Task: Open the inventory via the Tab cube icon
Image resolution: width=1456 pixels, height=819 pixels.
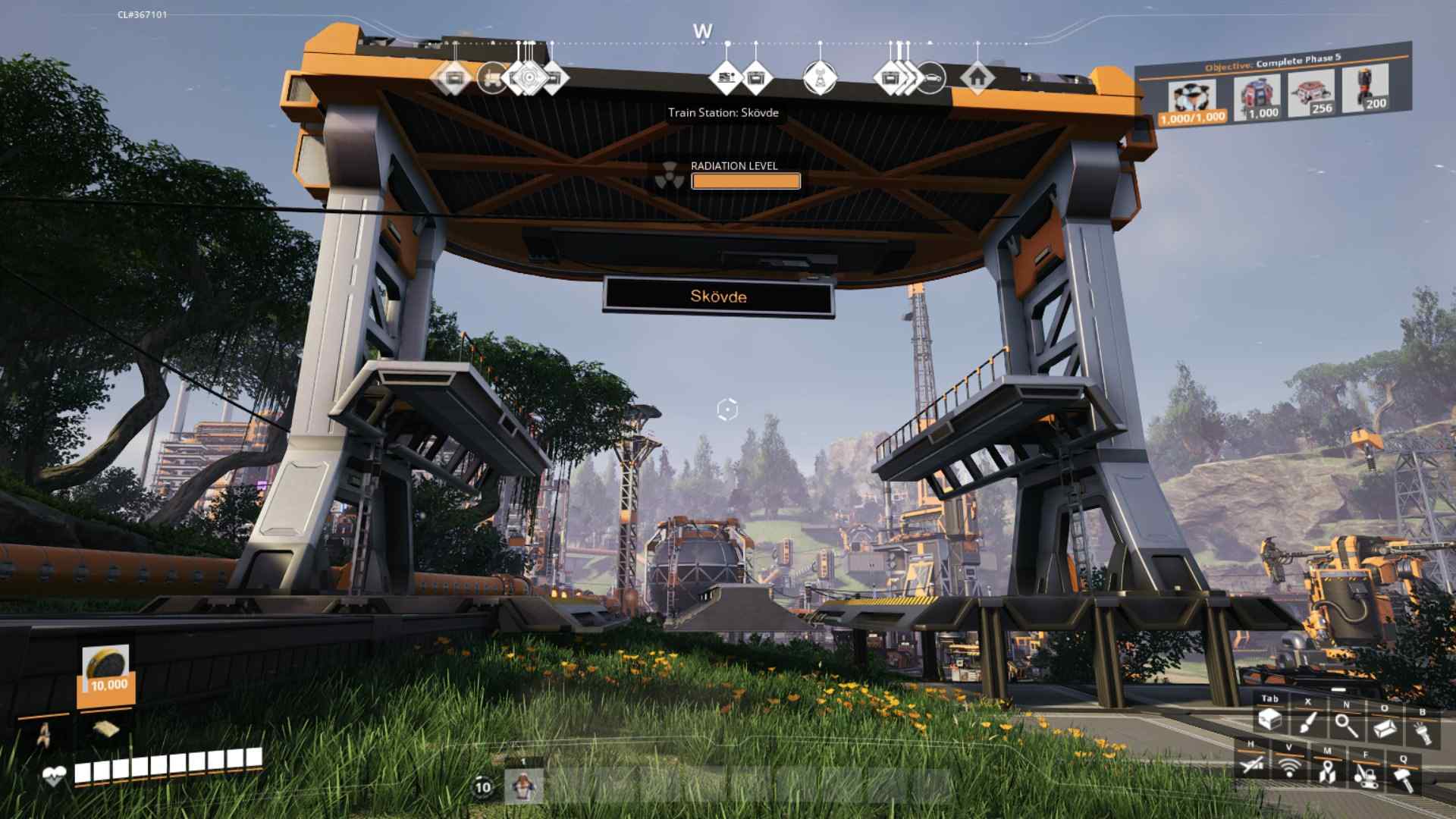Action: tap(1270, 719)
